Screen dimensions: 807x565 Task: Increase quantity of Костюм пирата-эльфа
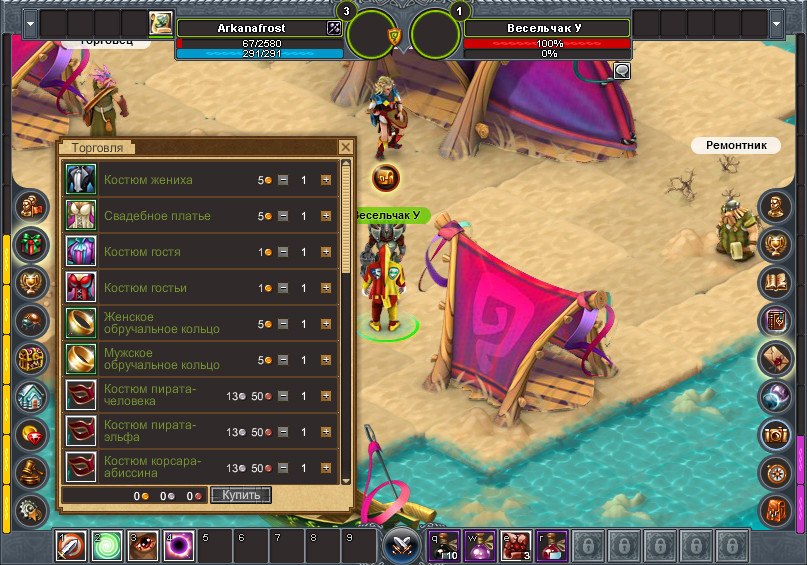point(326,432)
